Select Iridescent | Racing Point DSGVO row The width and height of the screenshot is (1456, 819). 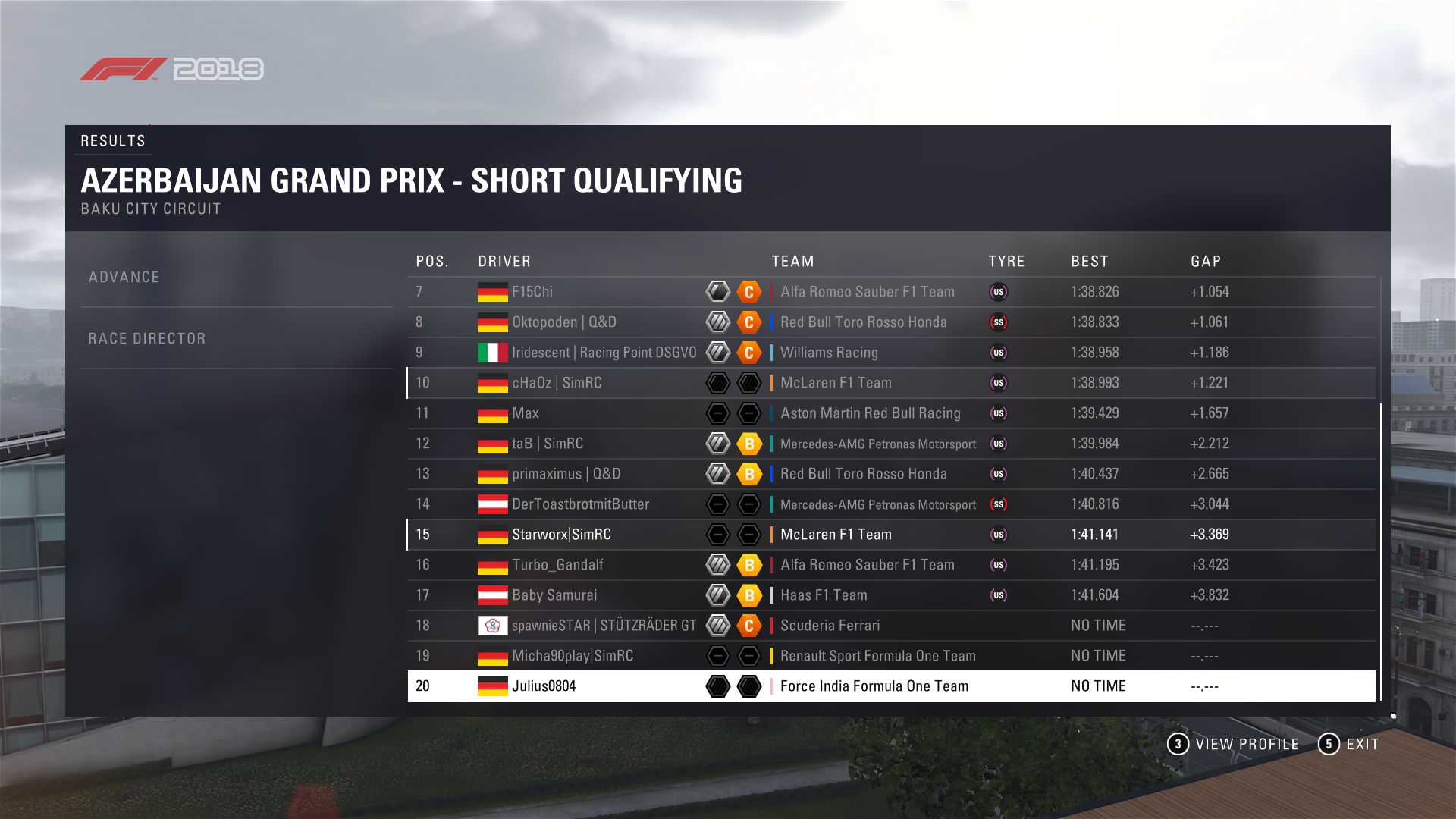(604, 353)
